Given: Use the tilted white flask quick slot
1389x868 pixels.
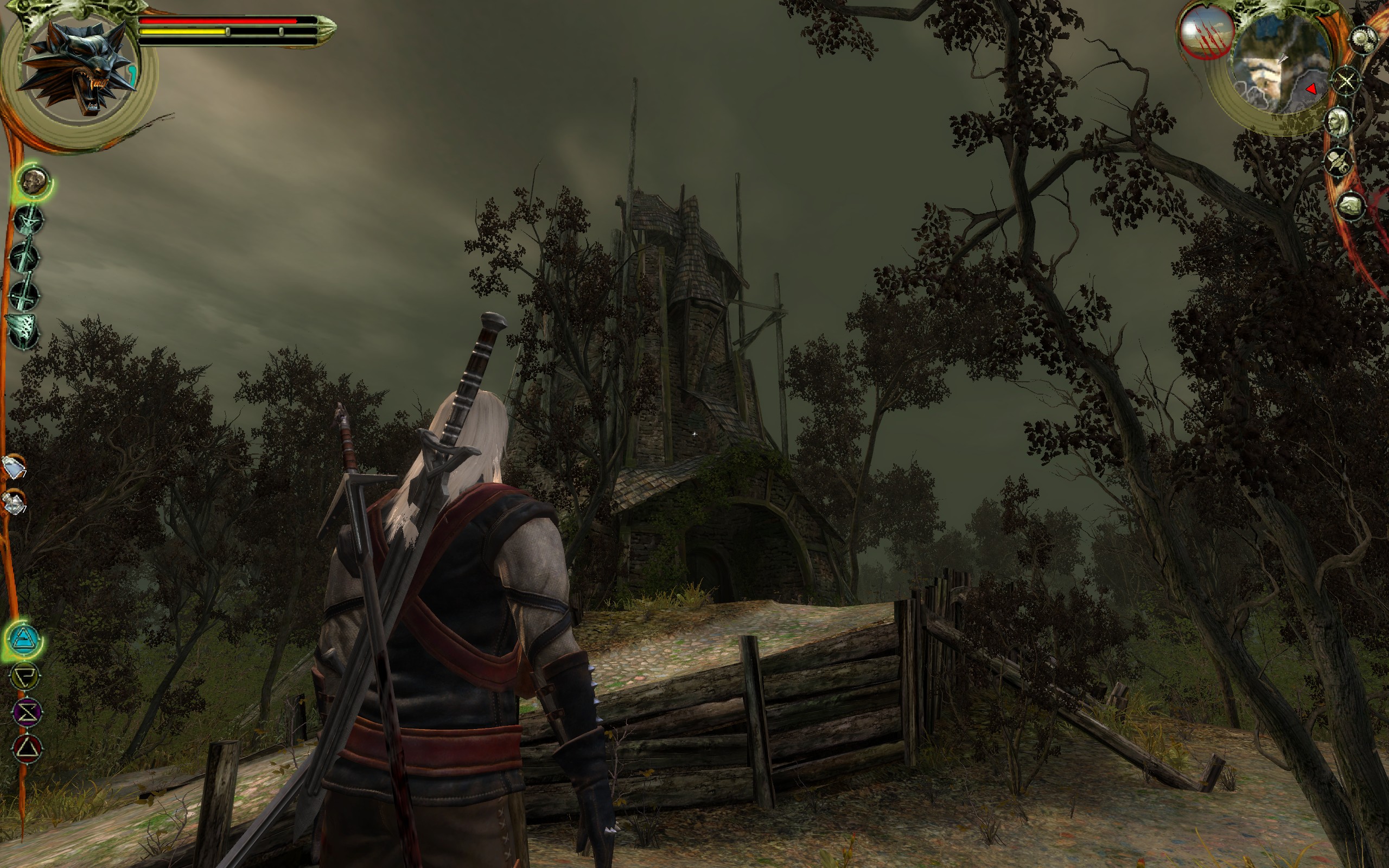Looking at the screenshot, I should 13,466.
